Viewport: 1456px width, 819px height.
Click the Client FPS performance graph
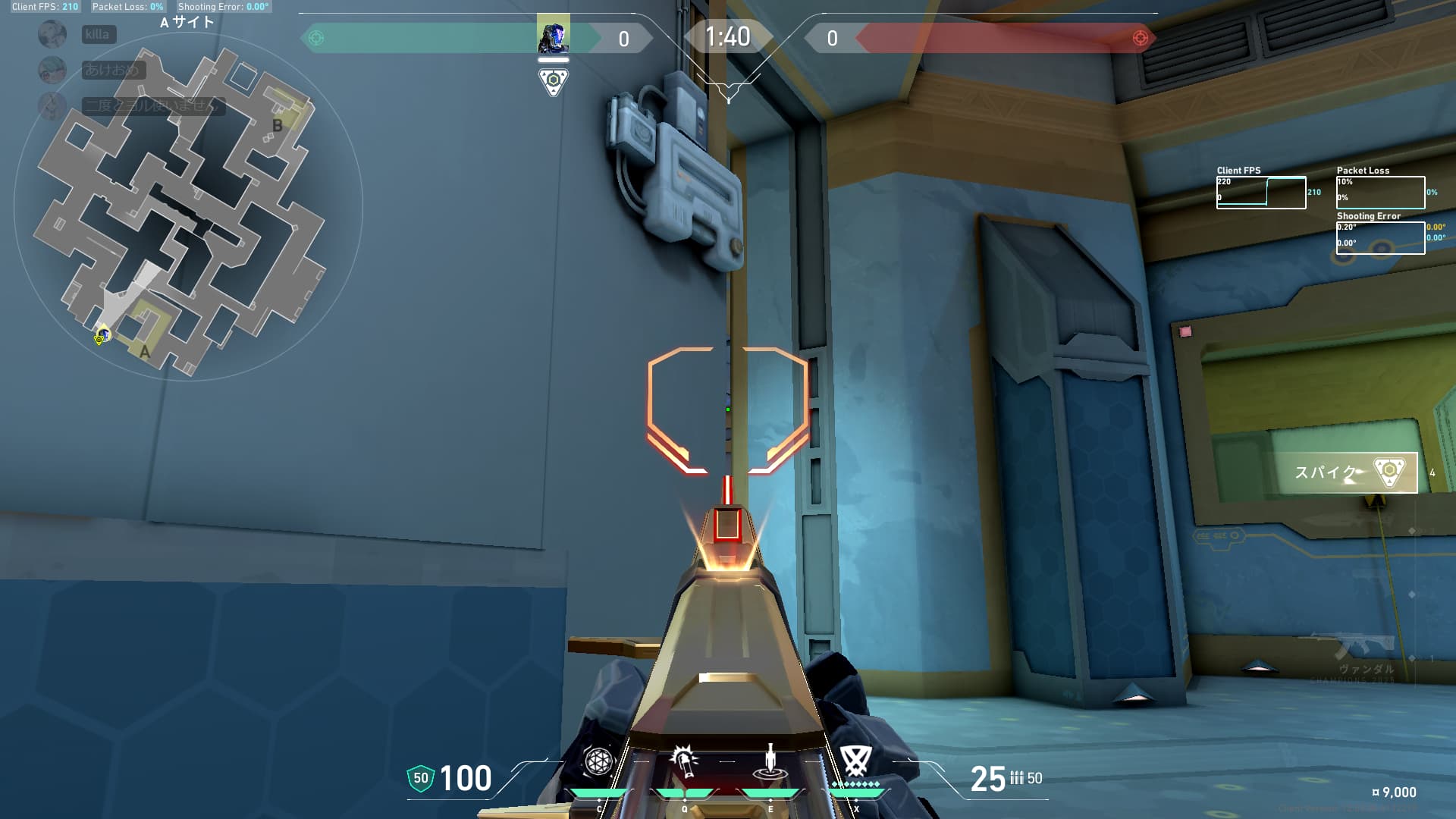pos(1260,193)
